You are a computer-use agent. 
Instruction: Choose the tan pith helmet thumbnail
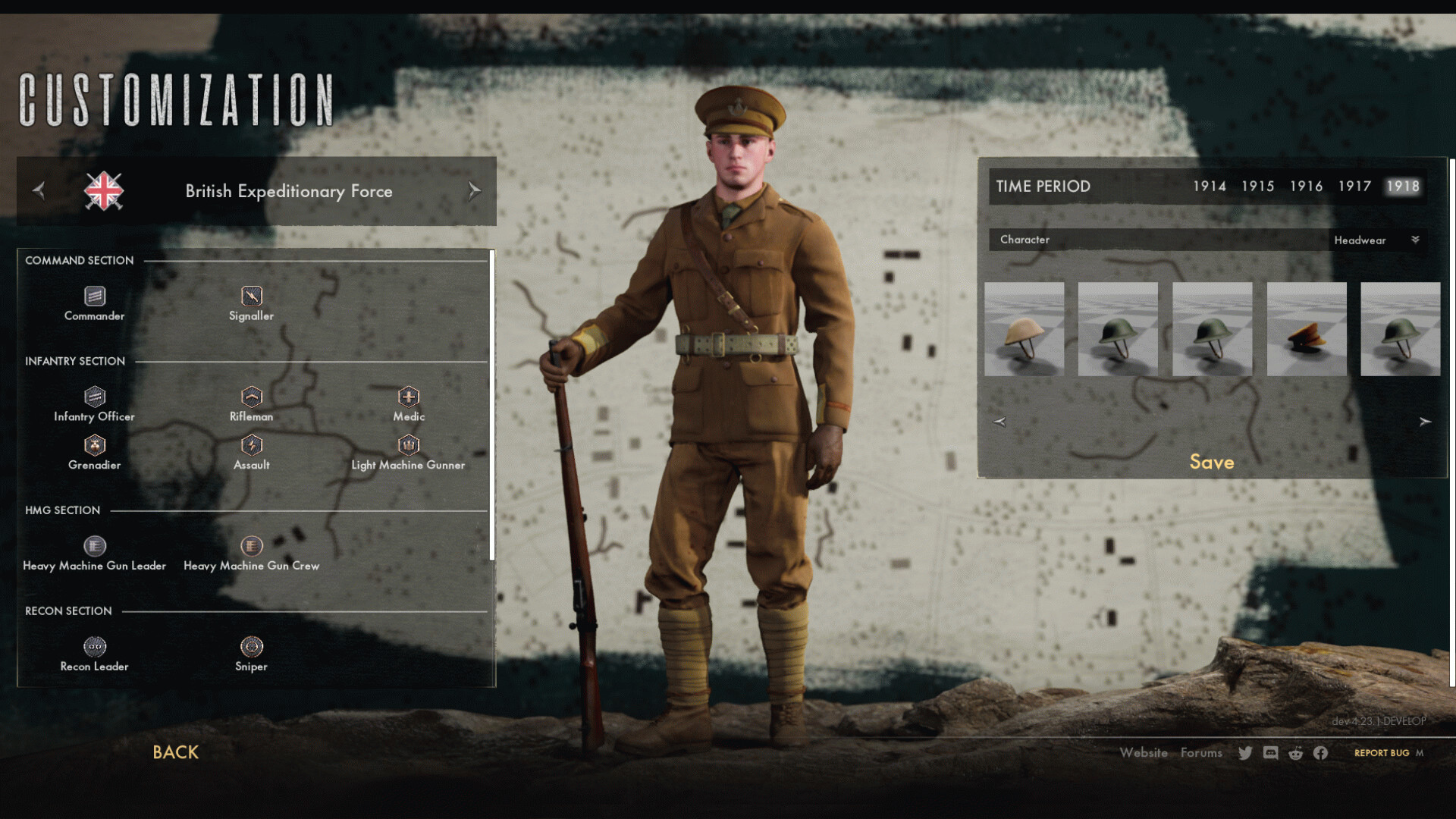[x=1024, y=329]
